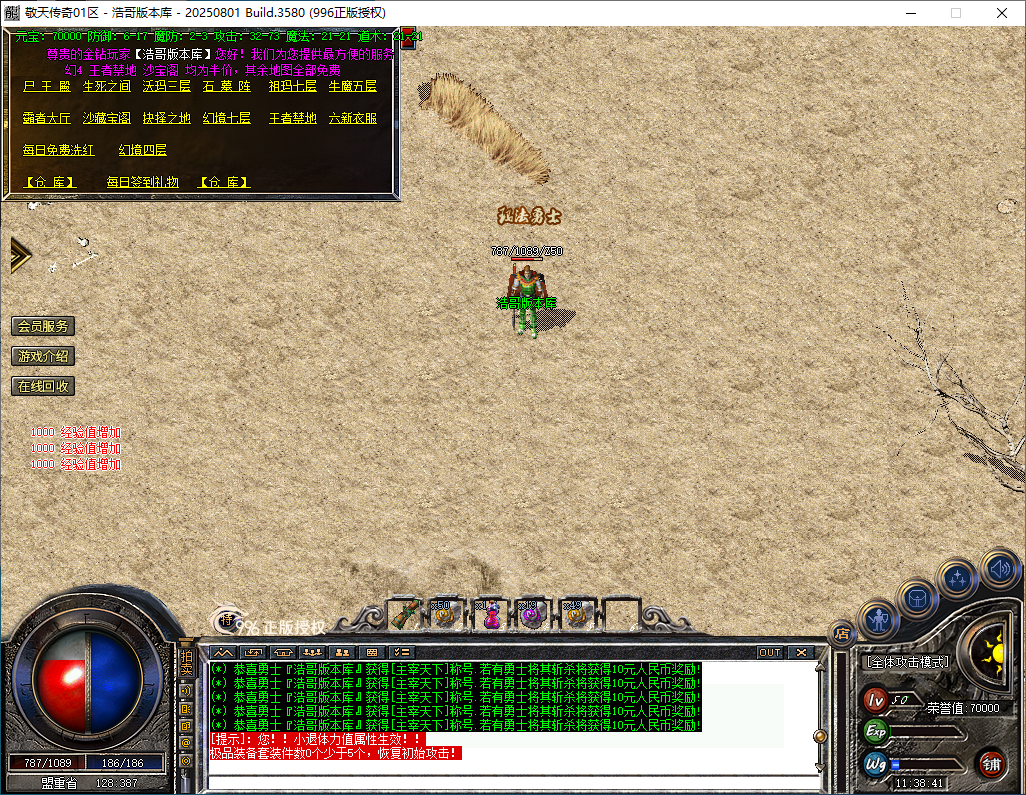The height and width of the screenshot is (795, 1026).
Task: Open the skills sparkle icon
Action: click(957, 578)
